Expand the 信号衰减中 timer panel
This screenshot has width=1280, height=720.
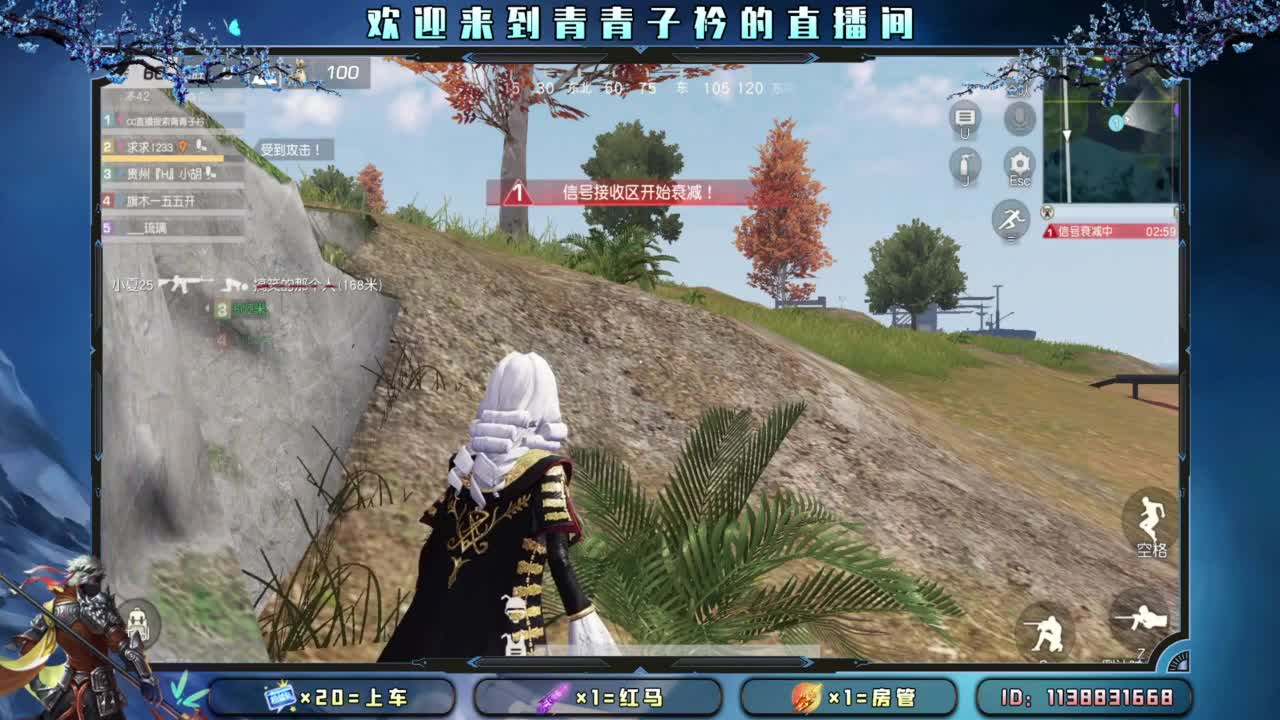tap(1110, 232)
